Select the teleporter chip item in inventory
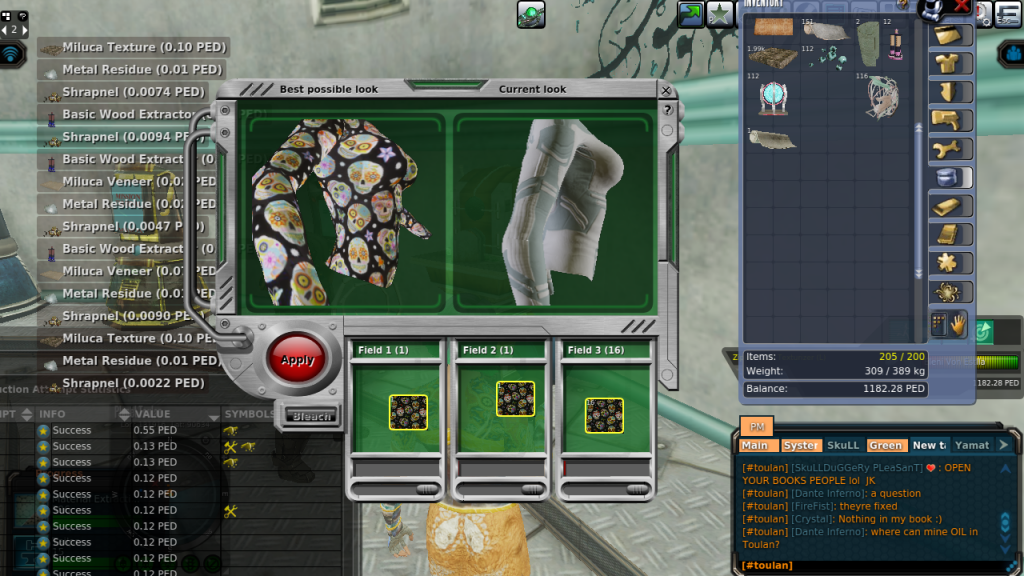 point(772,98)
